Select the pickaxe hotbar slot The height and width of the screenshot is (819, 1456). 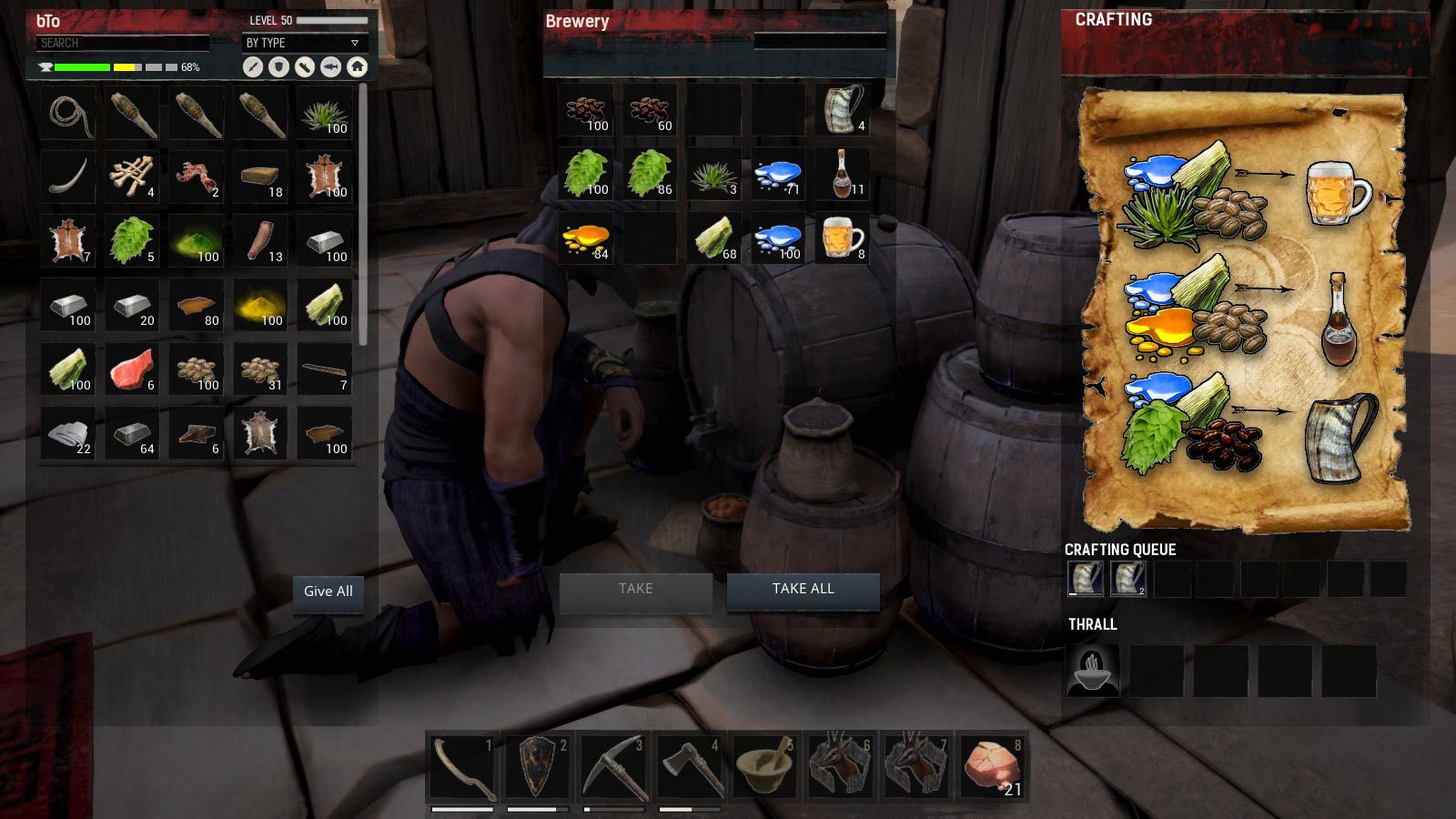[614, 766]
